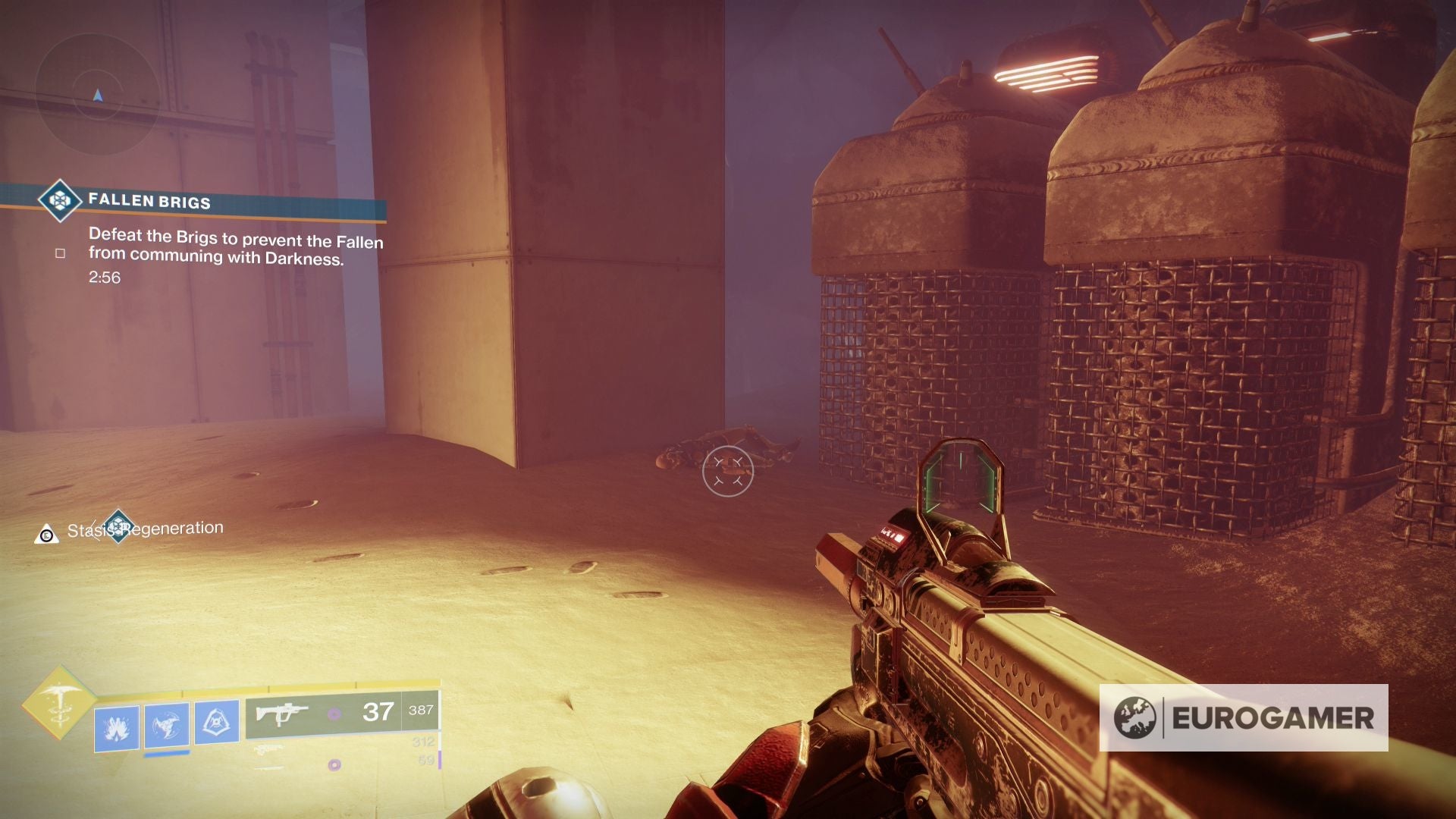This screenshot has width=1456, height=819.
Task: Click the purple ammo type orb icon
Action: point(335,714)
